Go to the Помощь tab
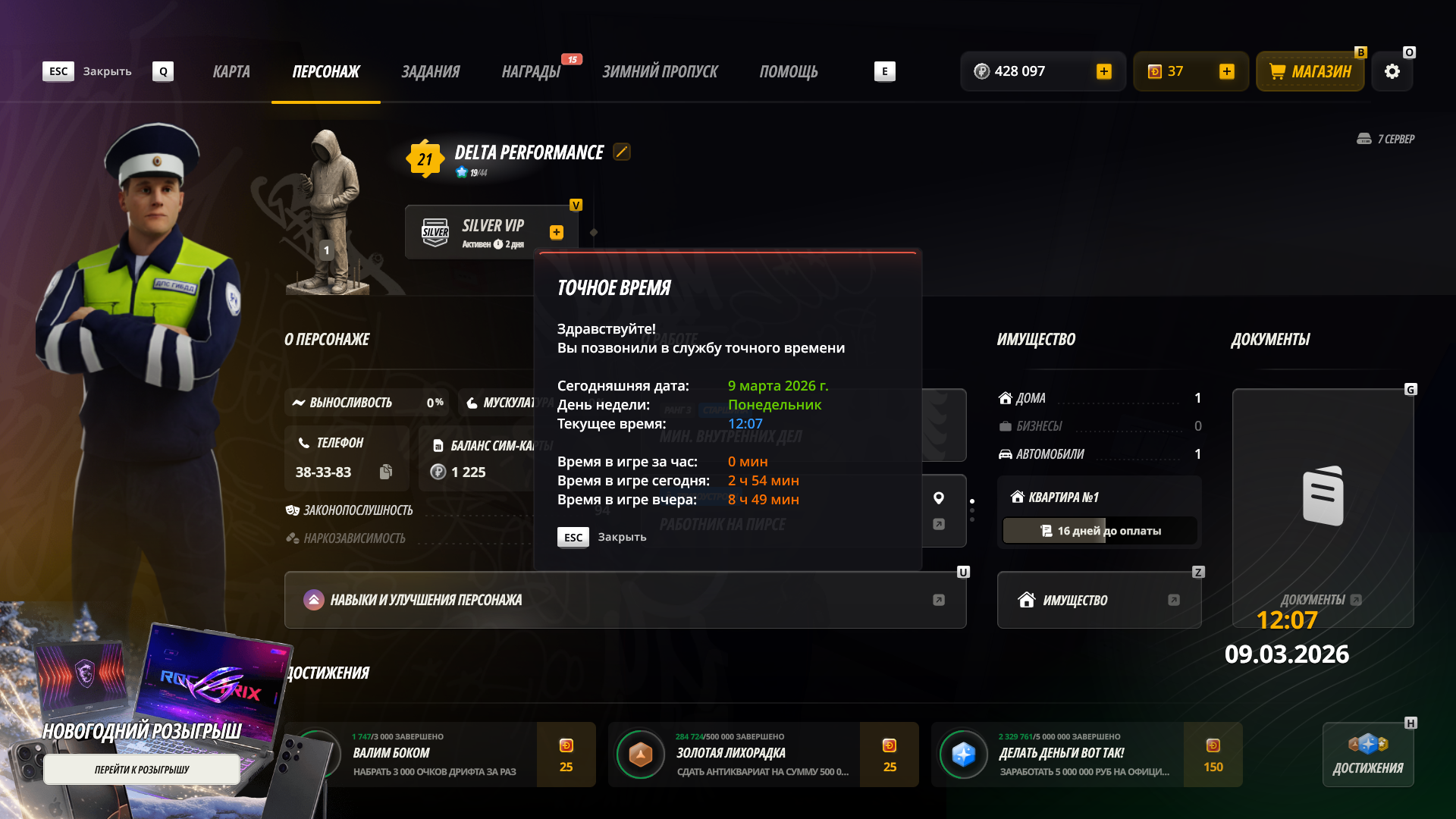The image size is (1456, 819). 789,72
